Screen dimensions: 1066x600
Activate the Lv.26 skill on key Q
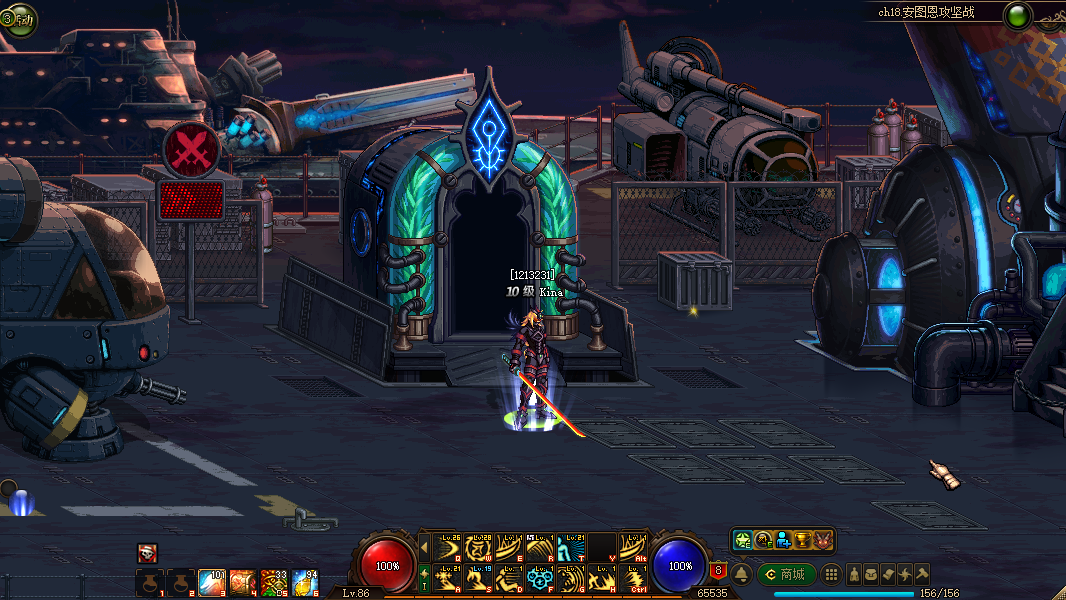pyautogui.click(x=447, y=546)
